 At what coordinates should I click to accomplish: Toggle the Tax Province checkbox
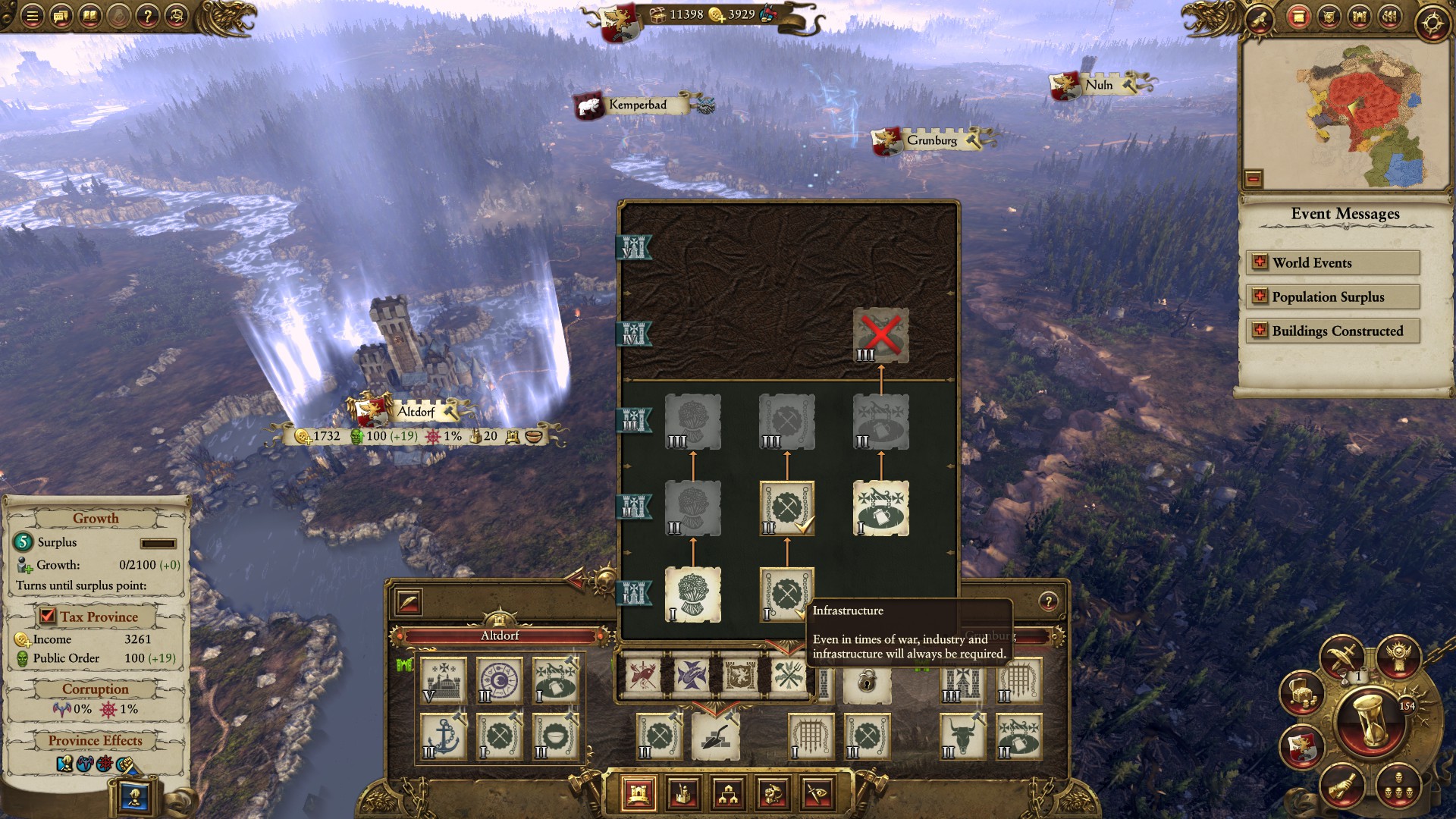(48, 617)
